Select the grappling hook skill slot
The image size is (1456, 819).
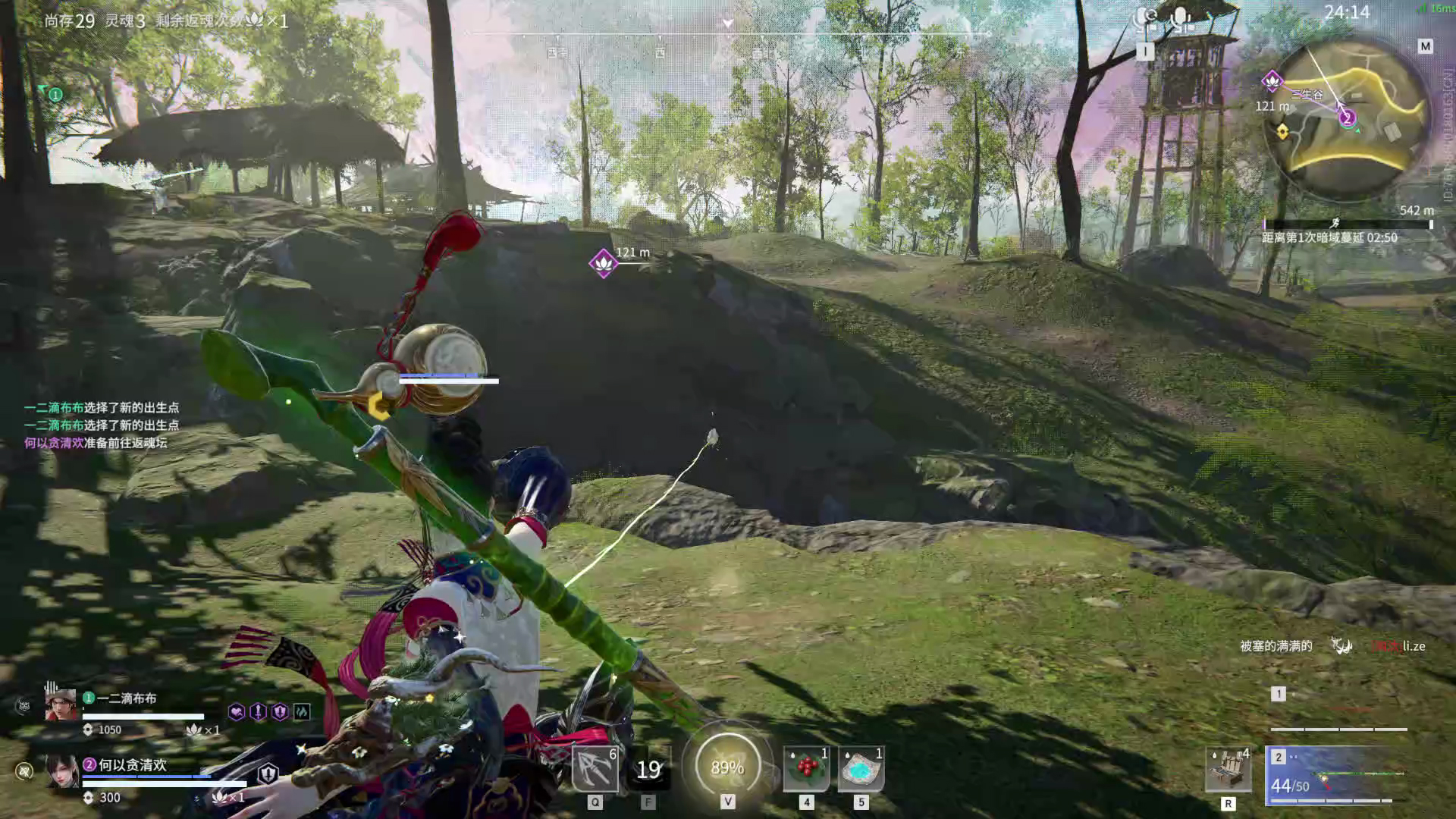[x=595, y=768]
